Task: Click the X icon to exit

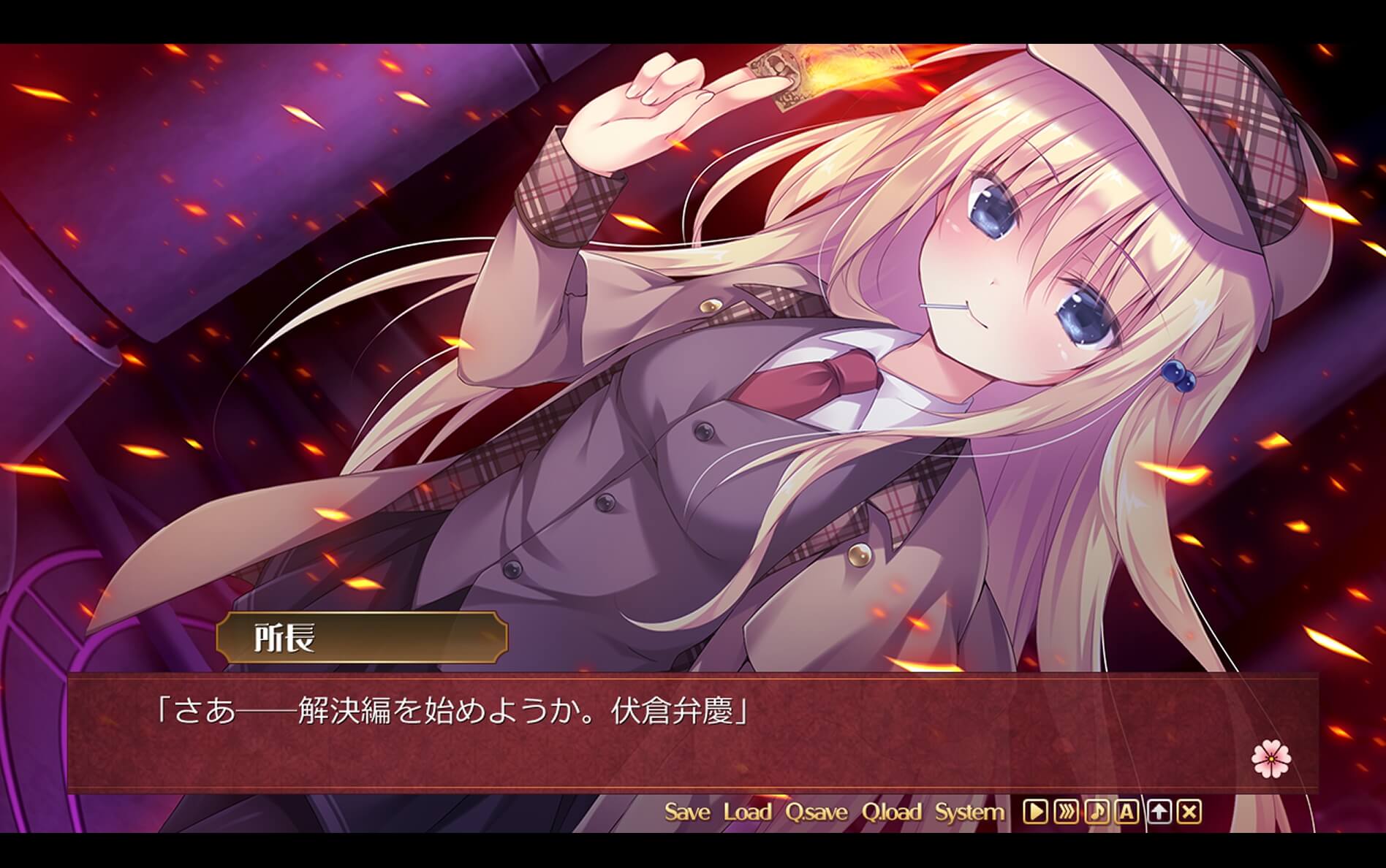Action: 1189,811
